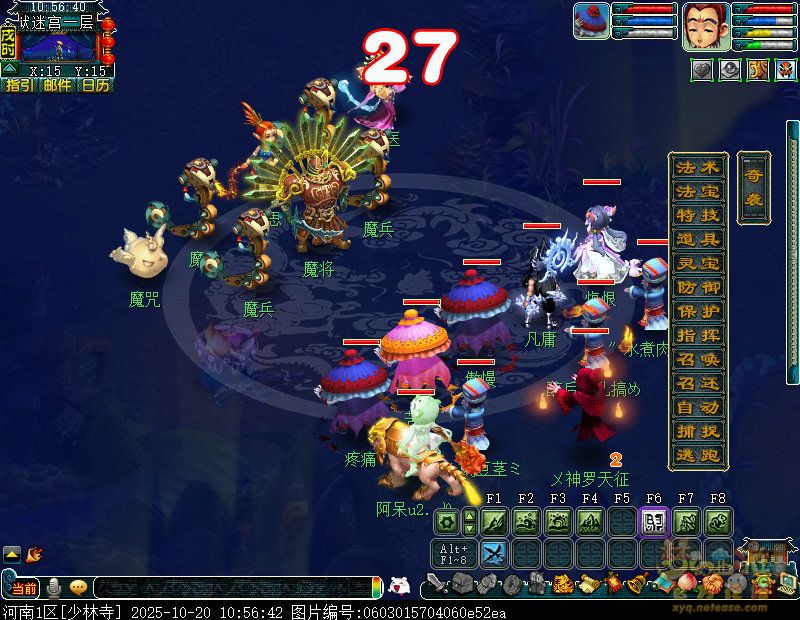Open the 法术 spell menu

[x=697, y=167]
